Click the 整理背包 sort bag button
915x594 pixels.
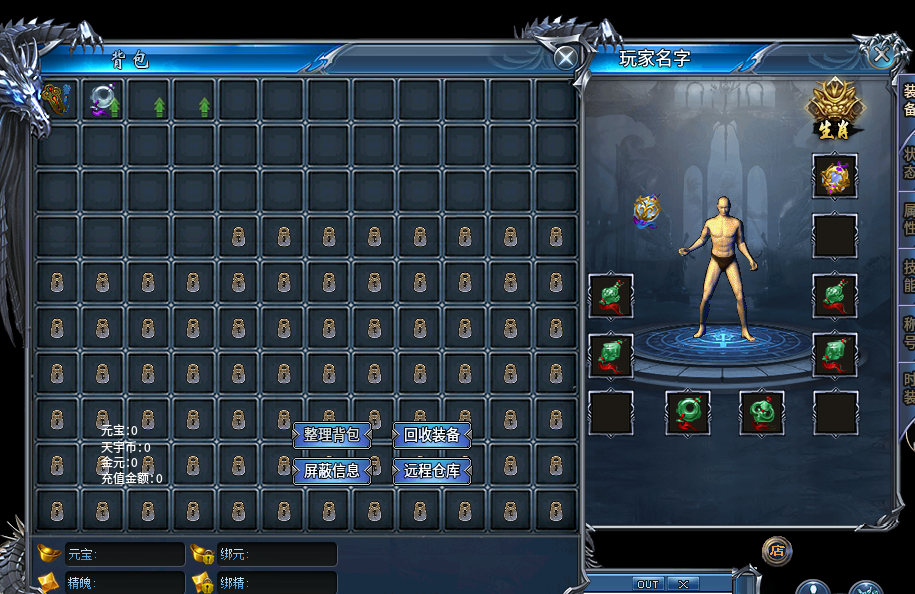[x=332, y=435]
